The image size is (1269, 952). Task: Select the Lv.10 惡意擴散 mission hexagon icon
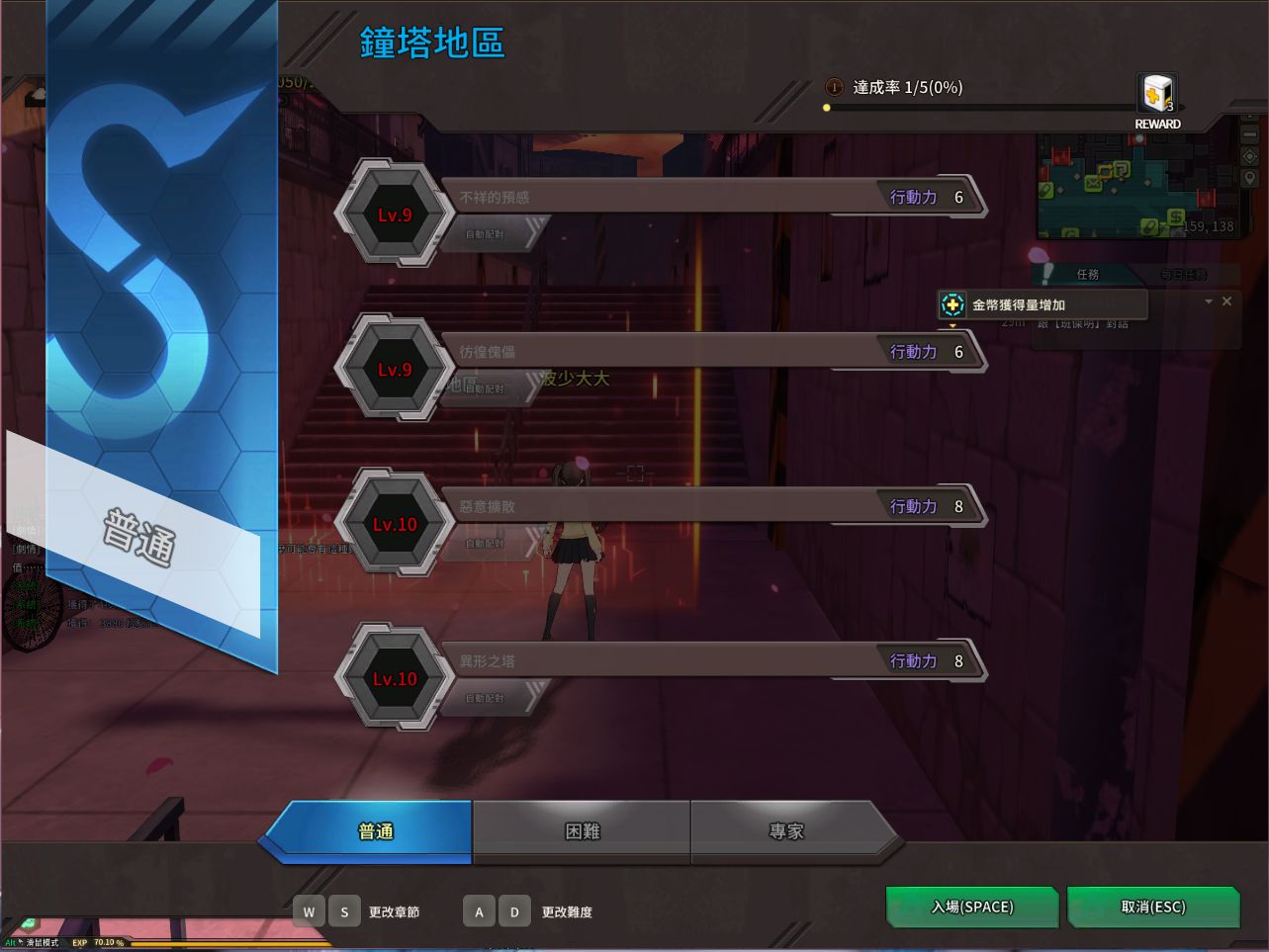395,524
